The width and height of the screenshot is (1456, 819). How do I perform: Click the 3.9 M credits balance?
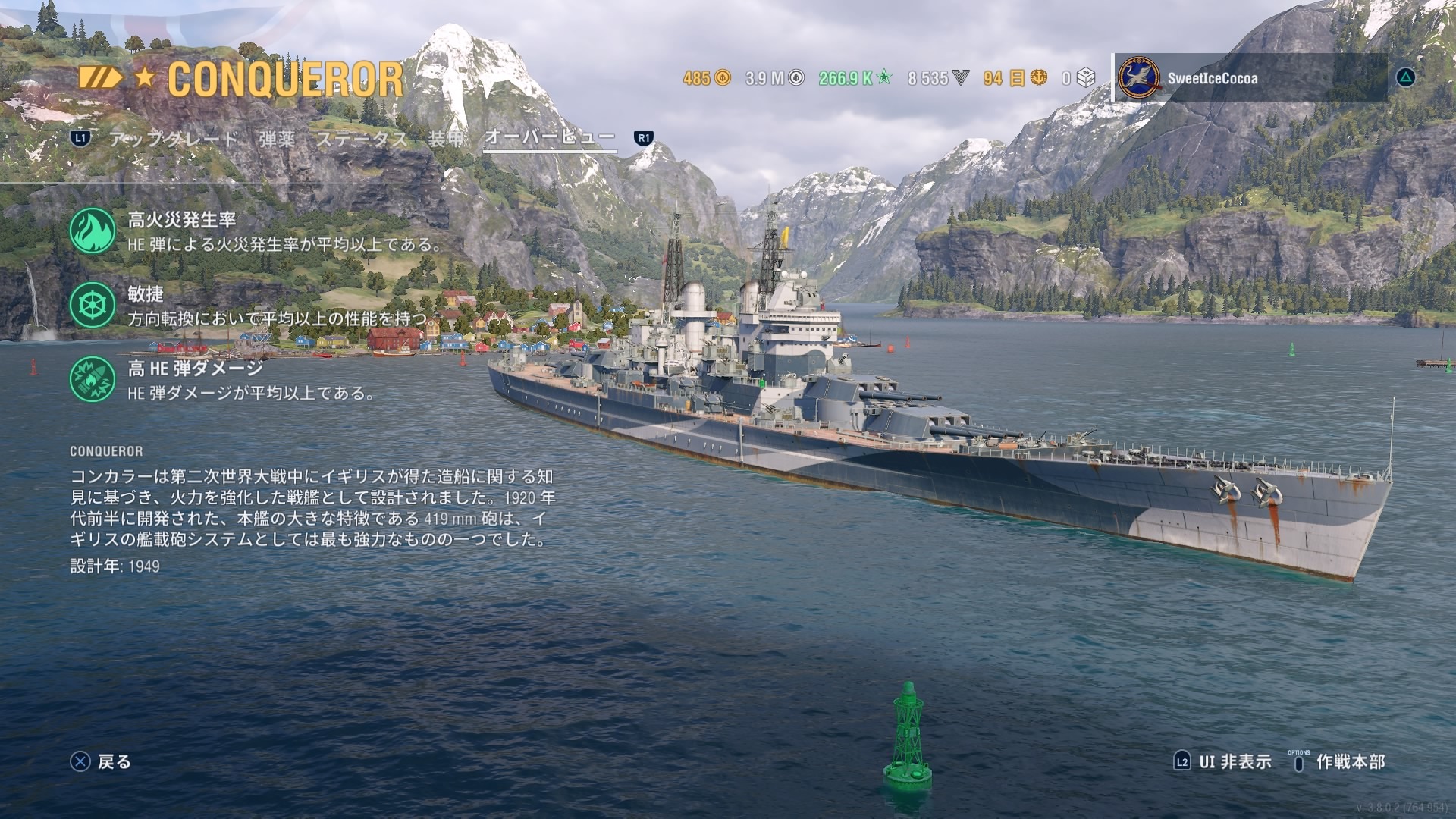pos(774,78)
